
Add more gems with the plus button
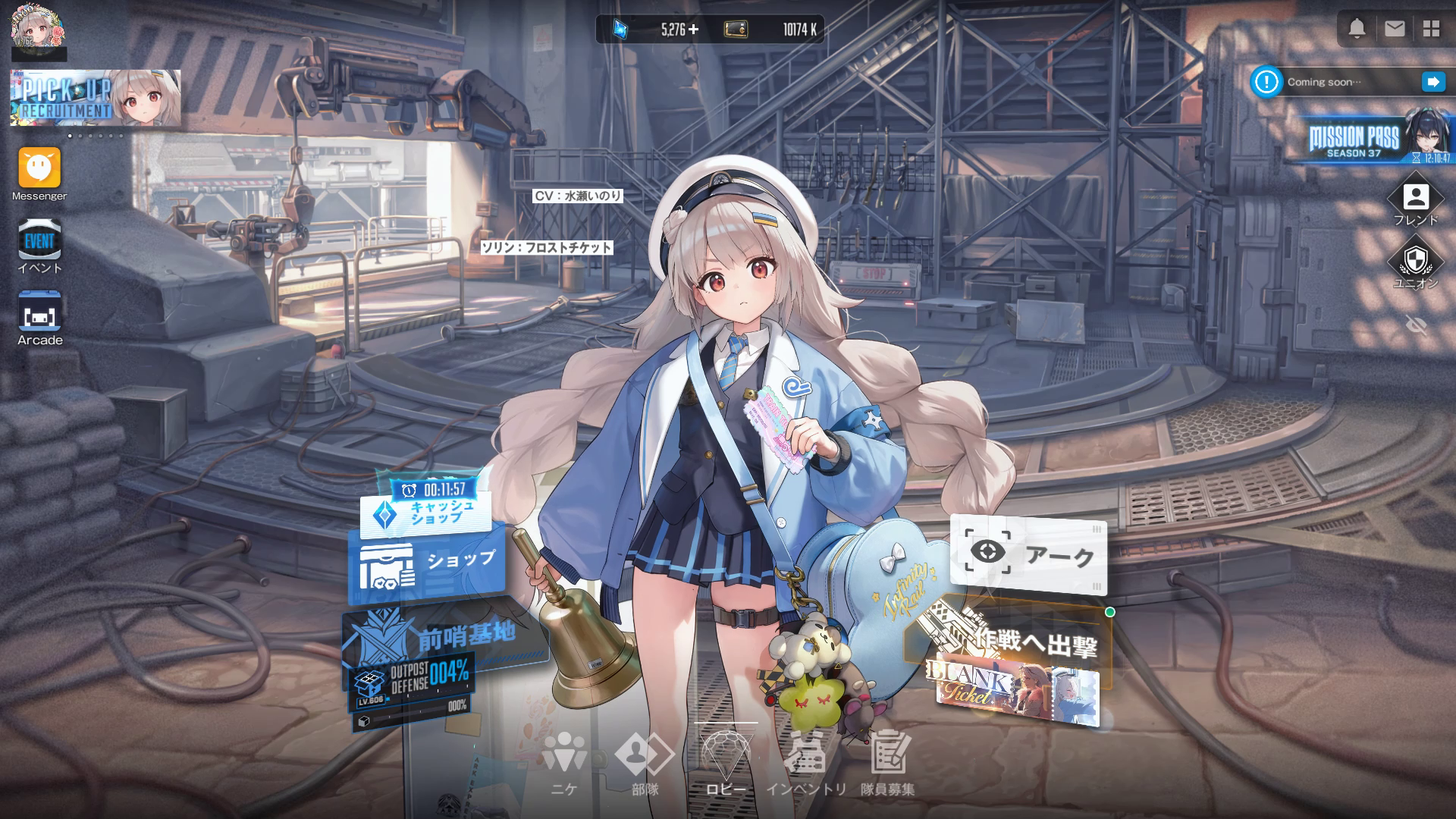(693, 30)
